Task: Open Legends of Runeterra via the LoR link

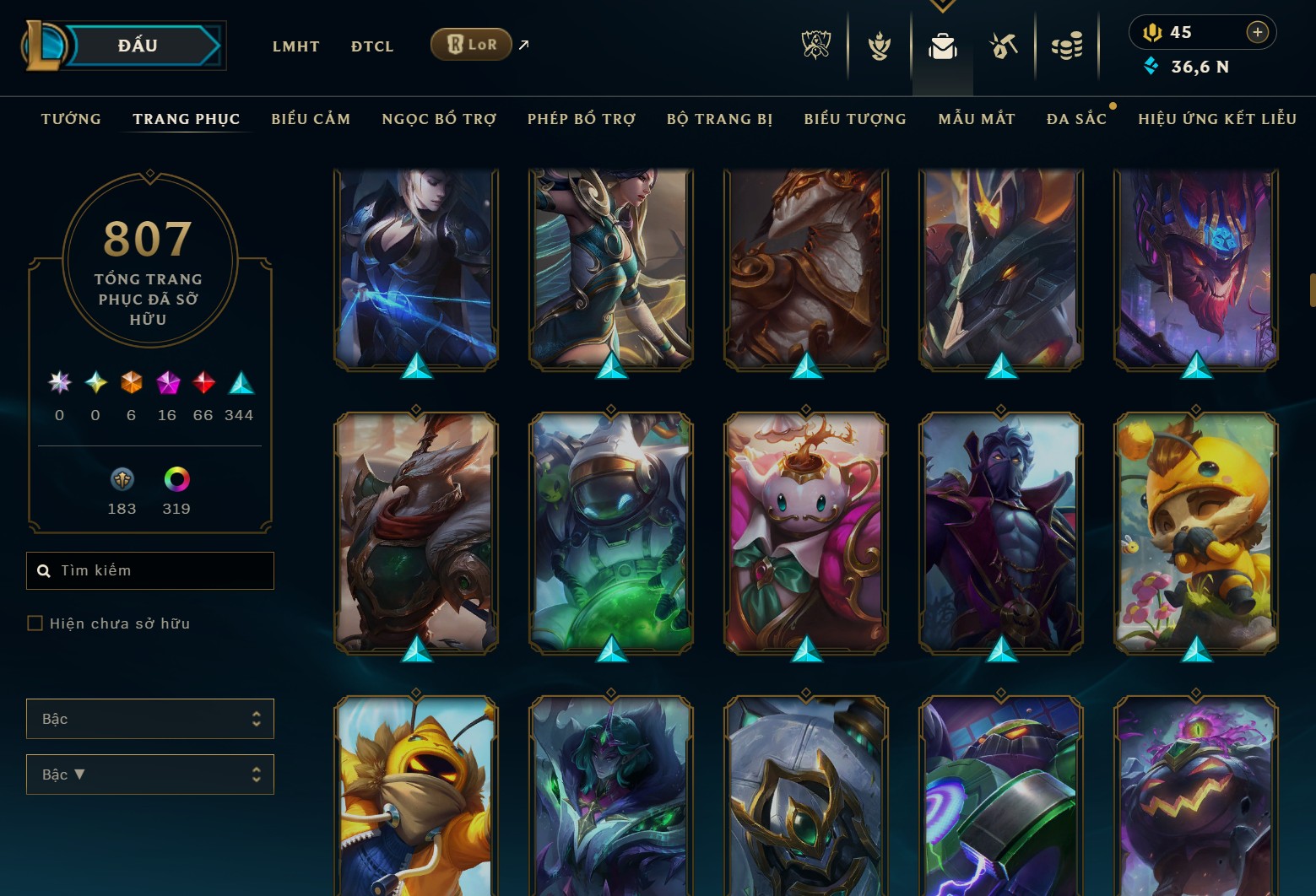Action: [x=470, y=44]
